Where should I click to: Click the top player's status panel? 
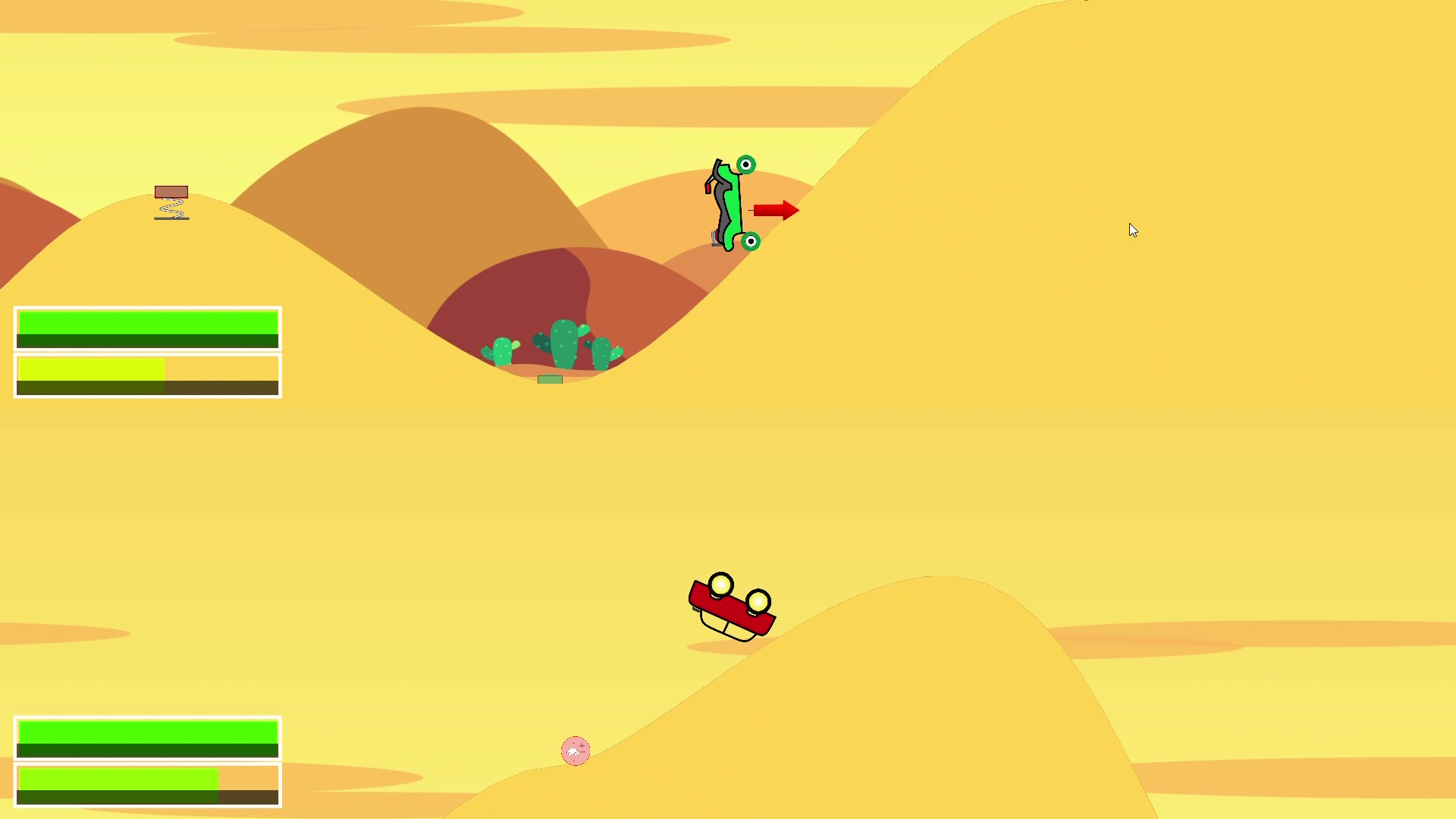click(x=147, y=351)
